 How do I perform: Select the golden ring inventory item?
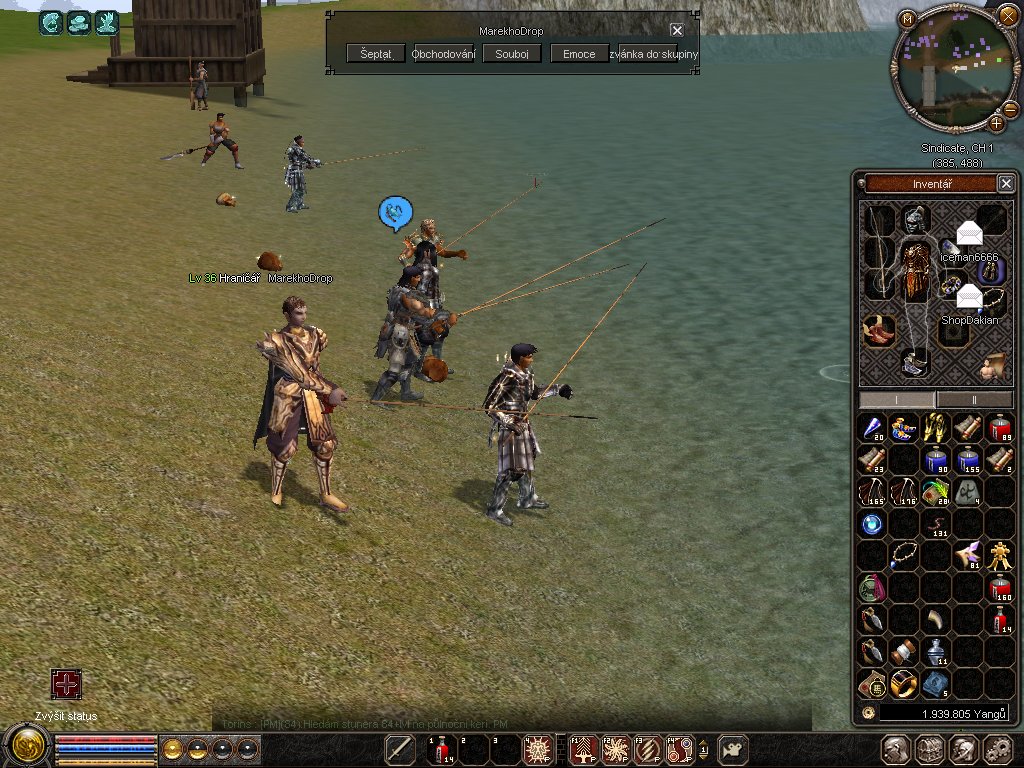coord(904,684)
